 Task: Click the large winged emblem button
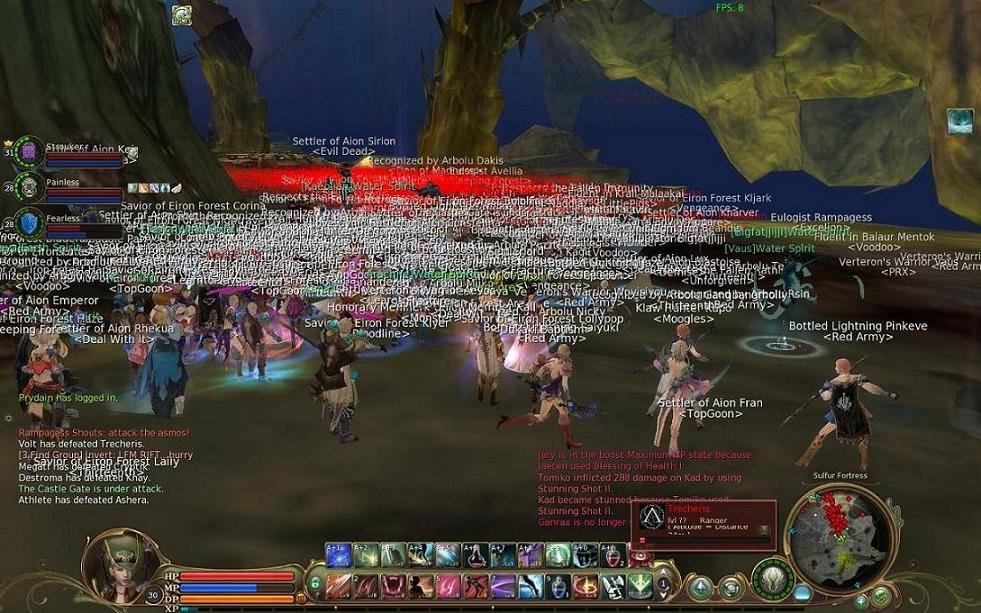coord(772,579)
